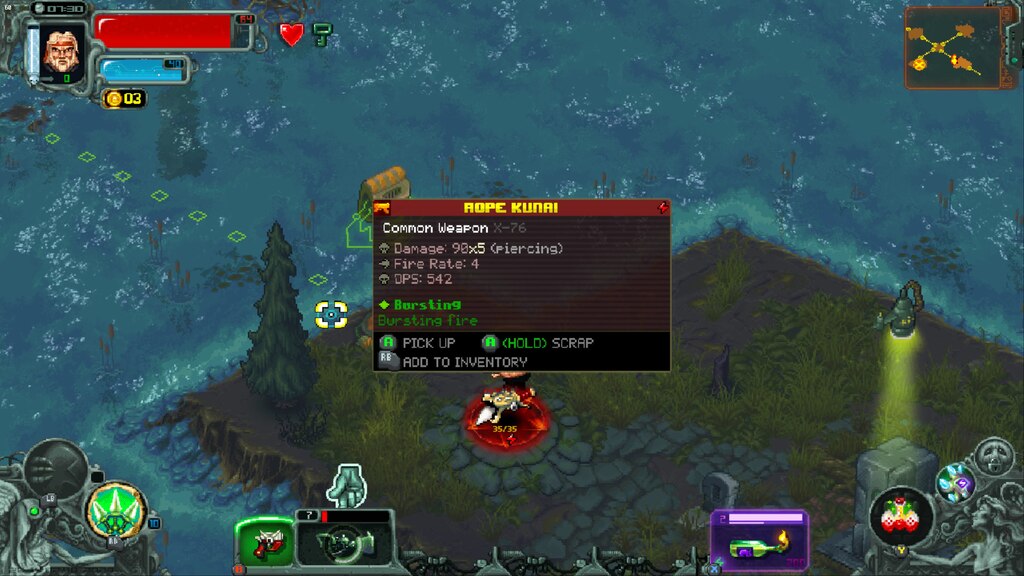Select the red pistol weapon slot
The height and width of the screenshot is (576, 1024).
(266, 543)
